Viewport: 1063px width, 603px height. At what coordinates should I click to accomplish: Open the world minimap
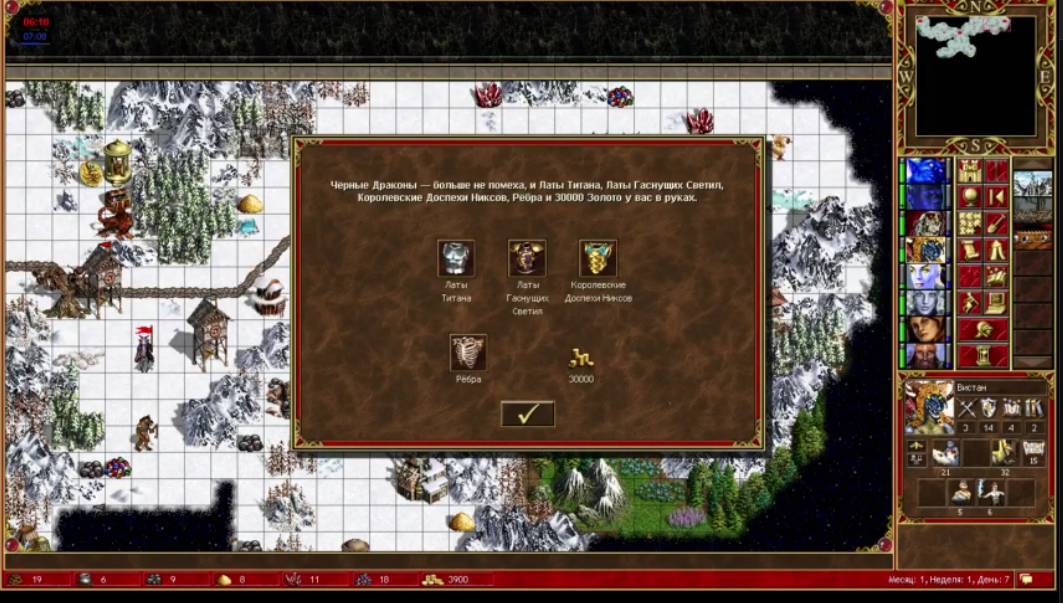[975, 75]
